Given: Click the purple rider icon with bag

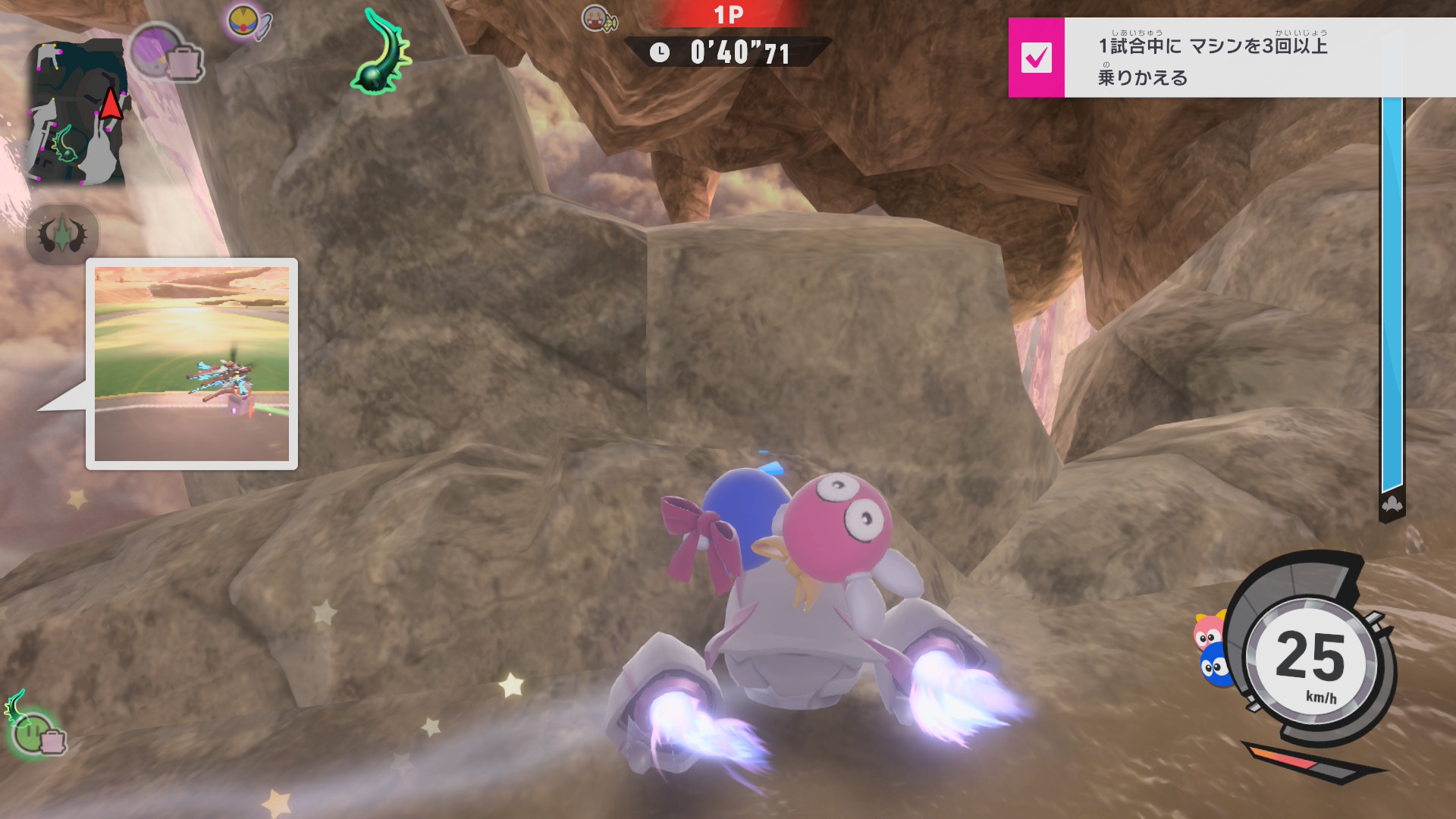Looking at the screenshot, I should [x=165, y=53].
